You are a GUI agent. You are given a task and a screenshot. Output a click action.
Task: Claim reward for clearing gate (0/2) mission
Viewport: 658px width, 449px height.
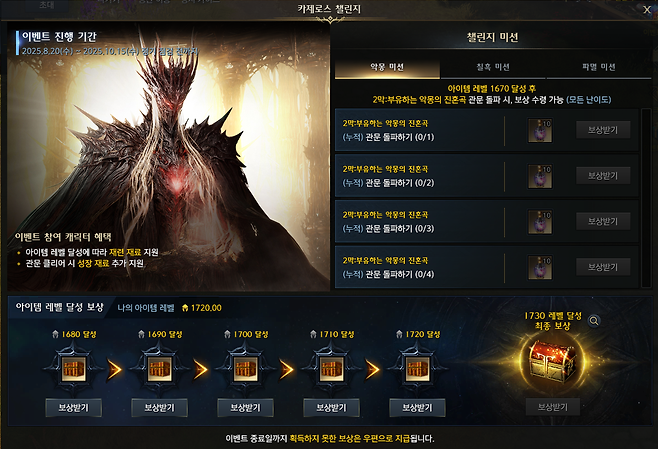[x=603, y=175]
